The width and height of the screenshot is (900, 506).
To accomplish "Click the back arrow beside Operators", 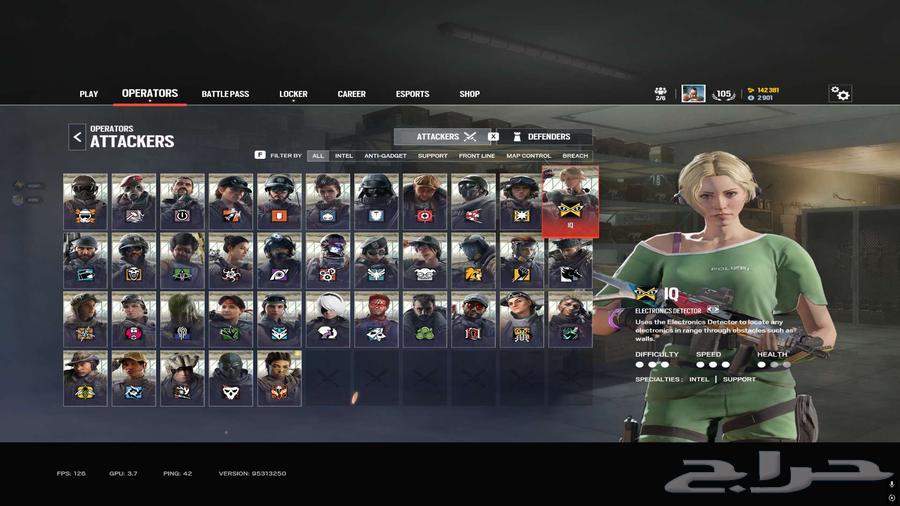I will click(77, 137).
